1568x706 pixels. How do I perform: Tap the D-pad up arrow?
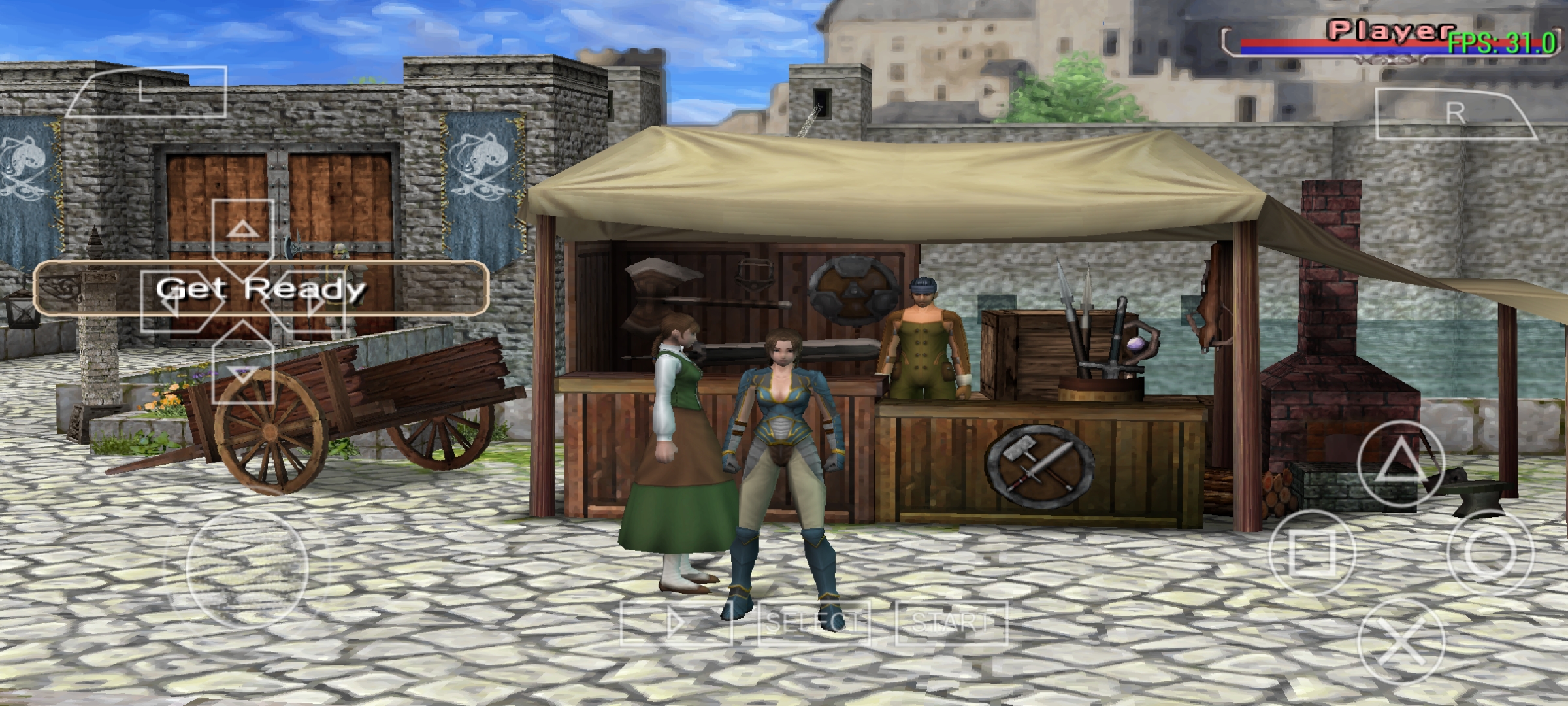(x=242, y=229)
